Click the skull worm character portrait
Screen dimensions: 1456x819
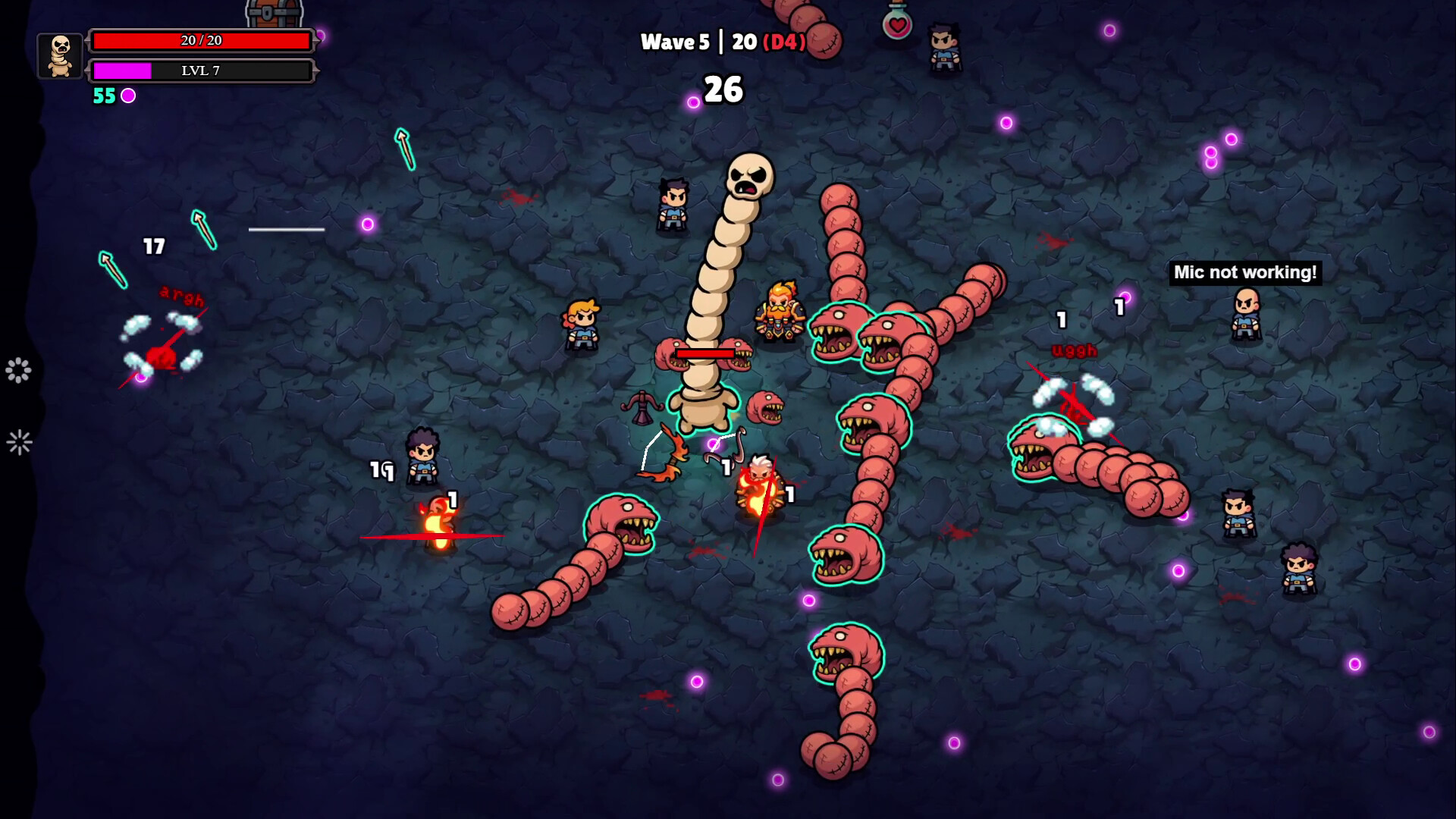[x=61, y=55]
